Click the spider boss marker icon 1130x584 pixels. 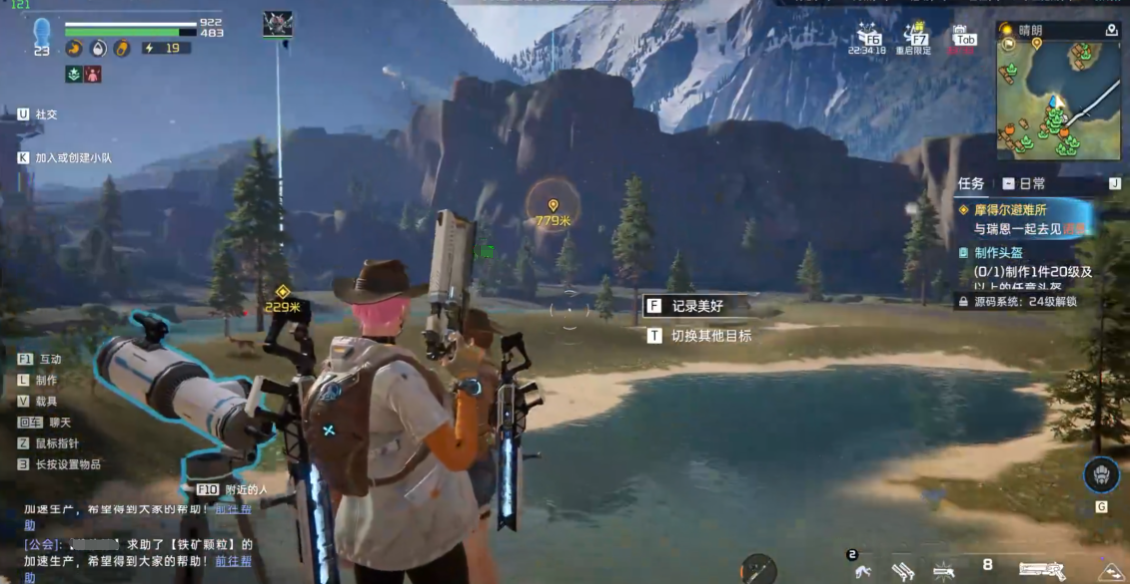[277, 24]
